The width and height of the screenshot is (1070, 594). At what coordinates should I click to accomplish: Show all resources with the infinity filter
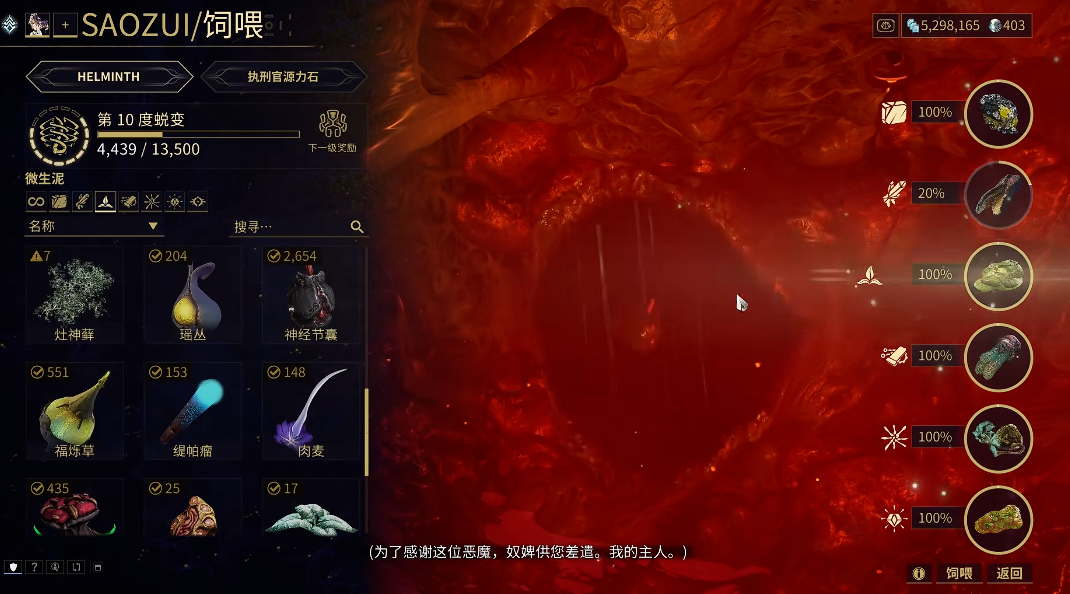(36, 202)
